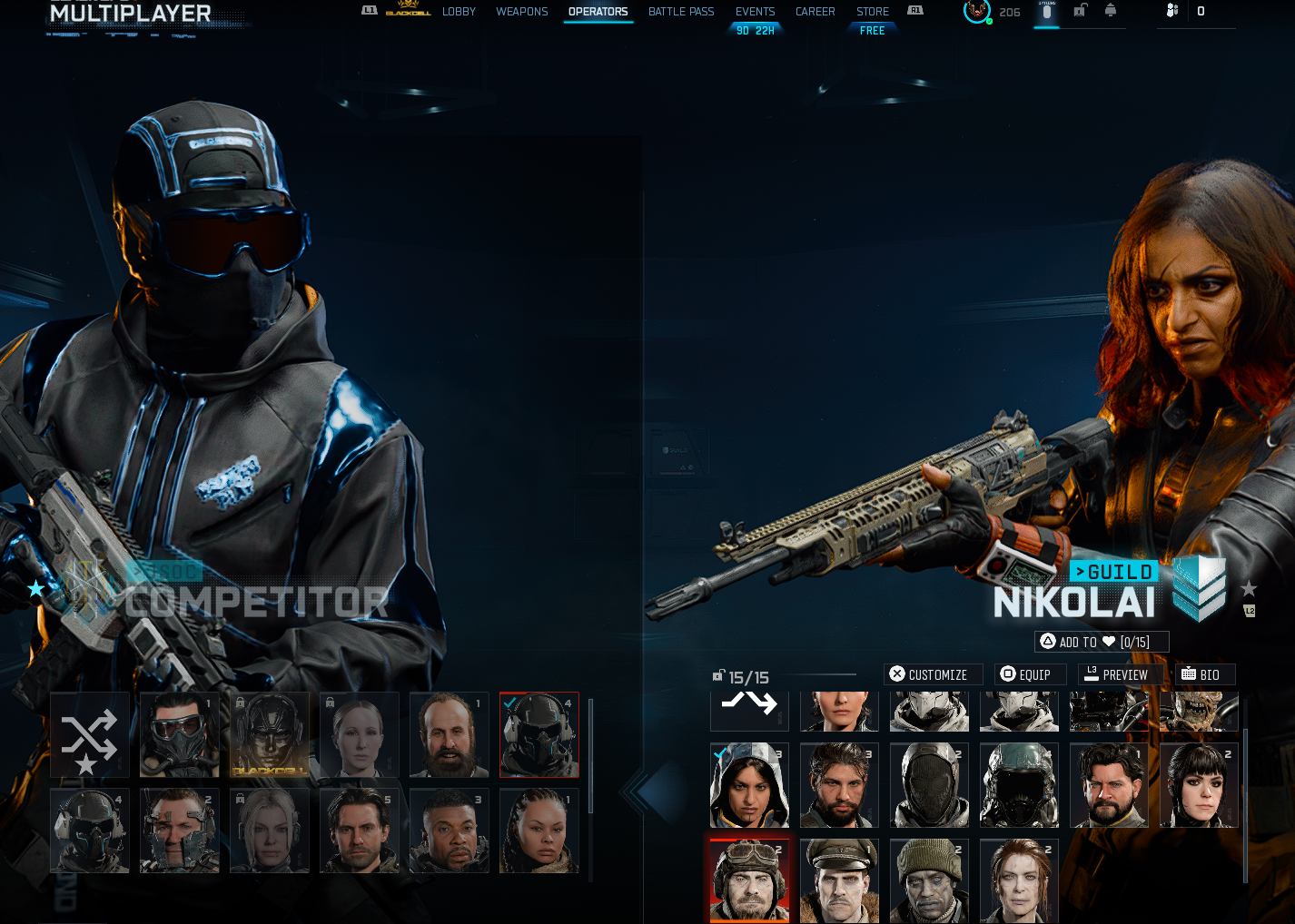This screenshot has width=1295, height=924.
Task: Open the Battle Pass tab
Action: tap(681, 12)
